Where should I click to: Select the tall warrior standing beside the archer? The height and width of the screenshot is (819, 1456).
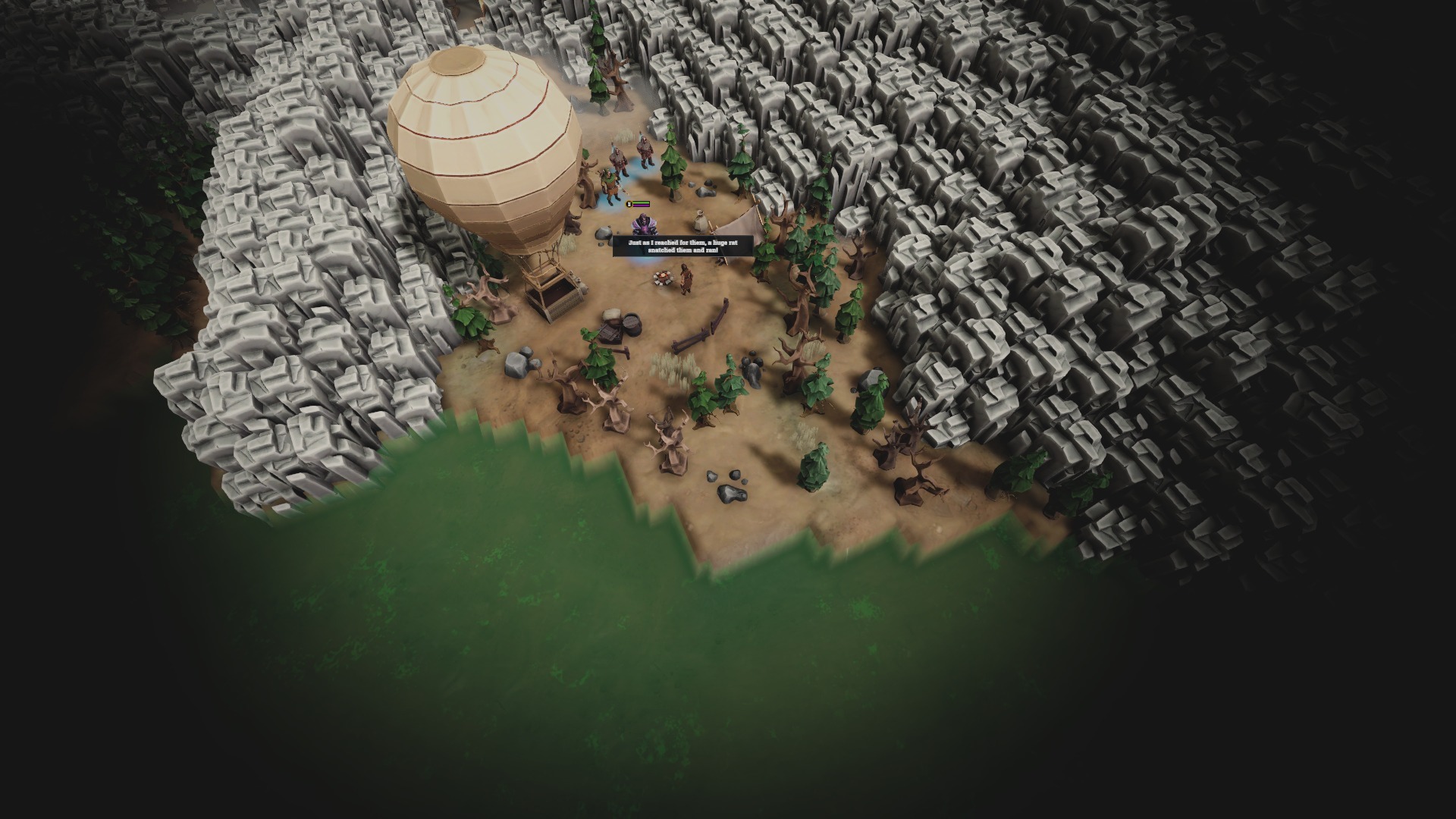[x=644, y=152]
